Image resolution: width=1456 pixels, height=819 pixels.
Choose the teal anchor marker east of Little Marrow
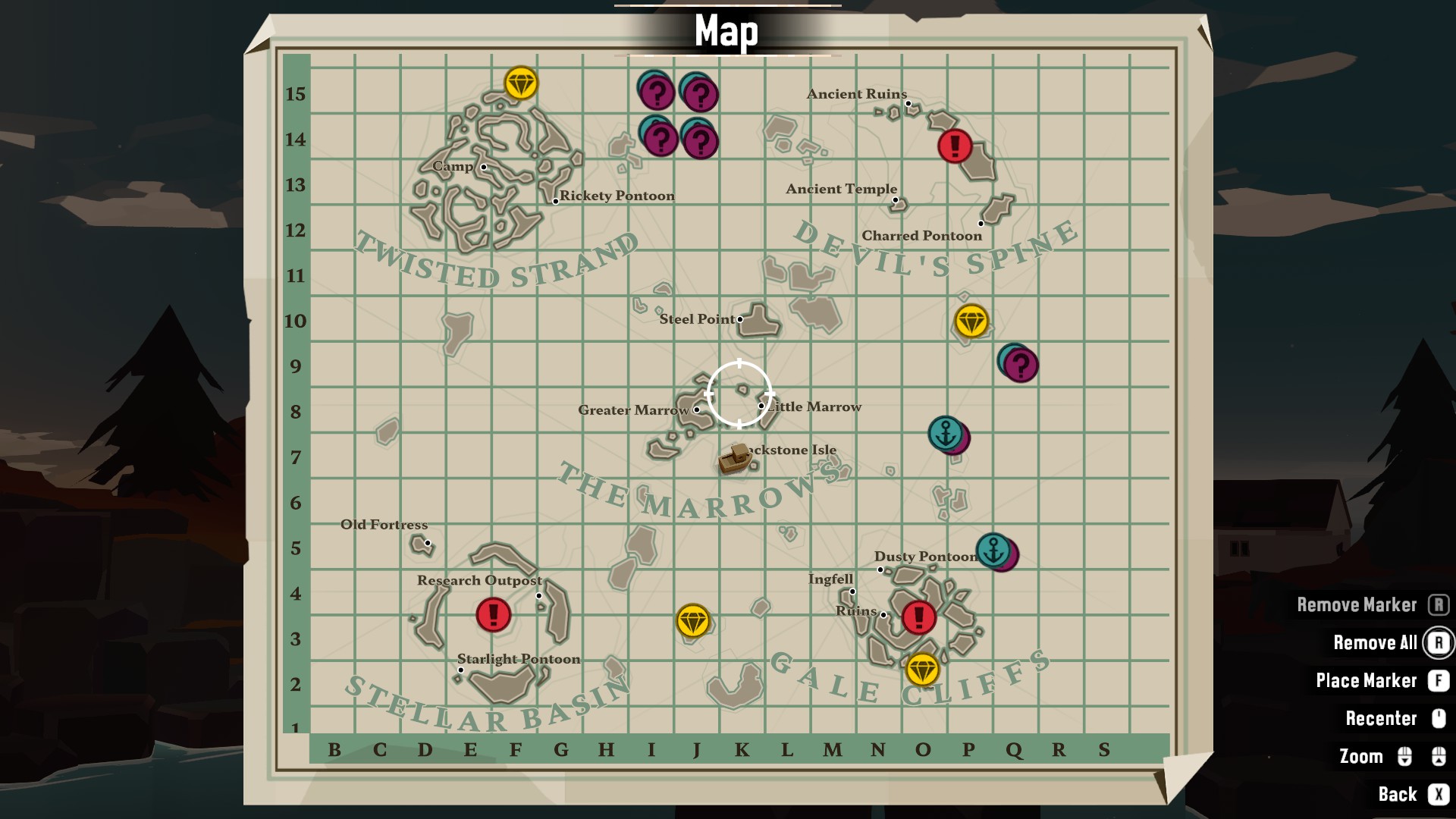click(x=945, y=433)
